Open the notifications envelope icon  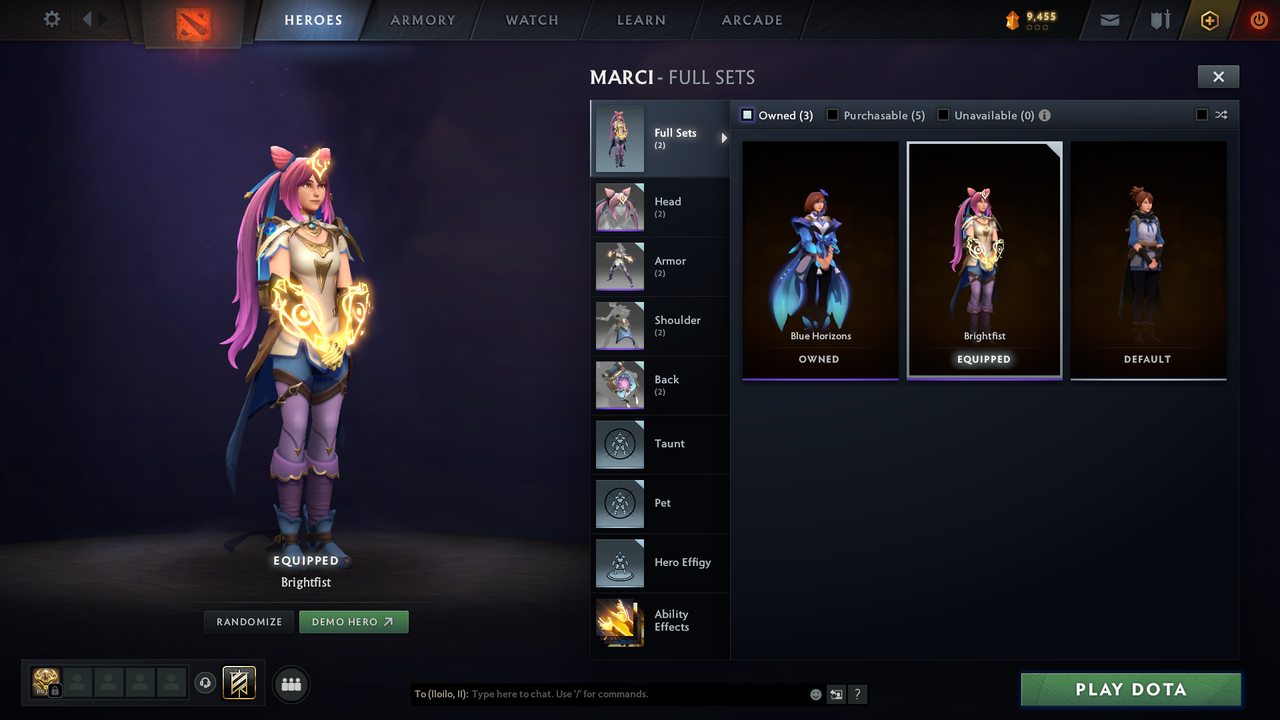pyautogui.click(x=1108, y=20)
